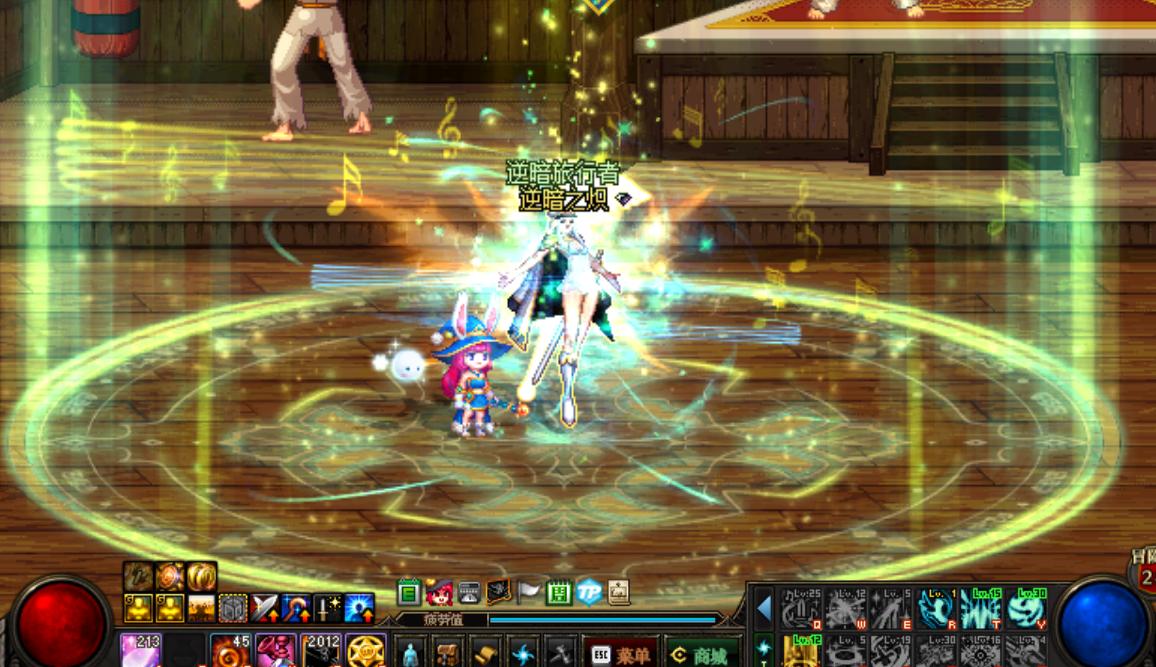Open the black pirate flag icon
1156x667 pixels.
(x=499, y=592)
